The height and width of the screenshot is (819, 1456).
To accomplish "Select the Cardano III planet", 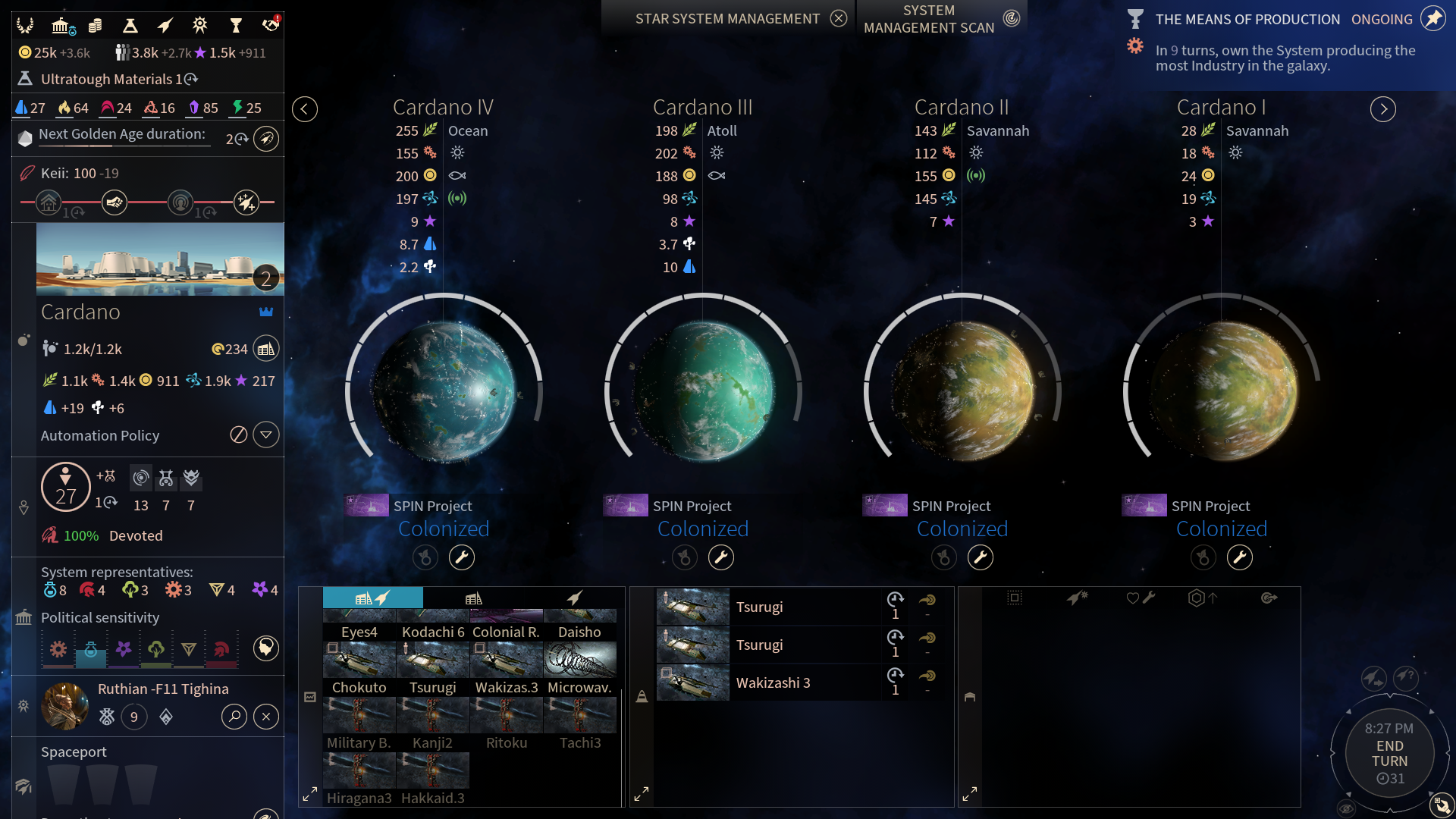I will coord(703,392).
